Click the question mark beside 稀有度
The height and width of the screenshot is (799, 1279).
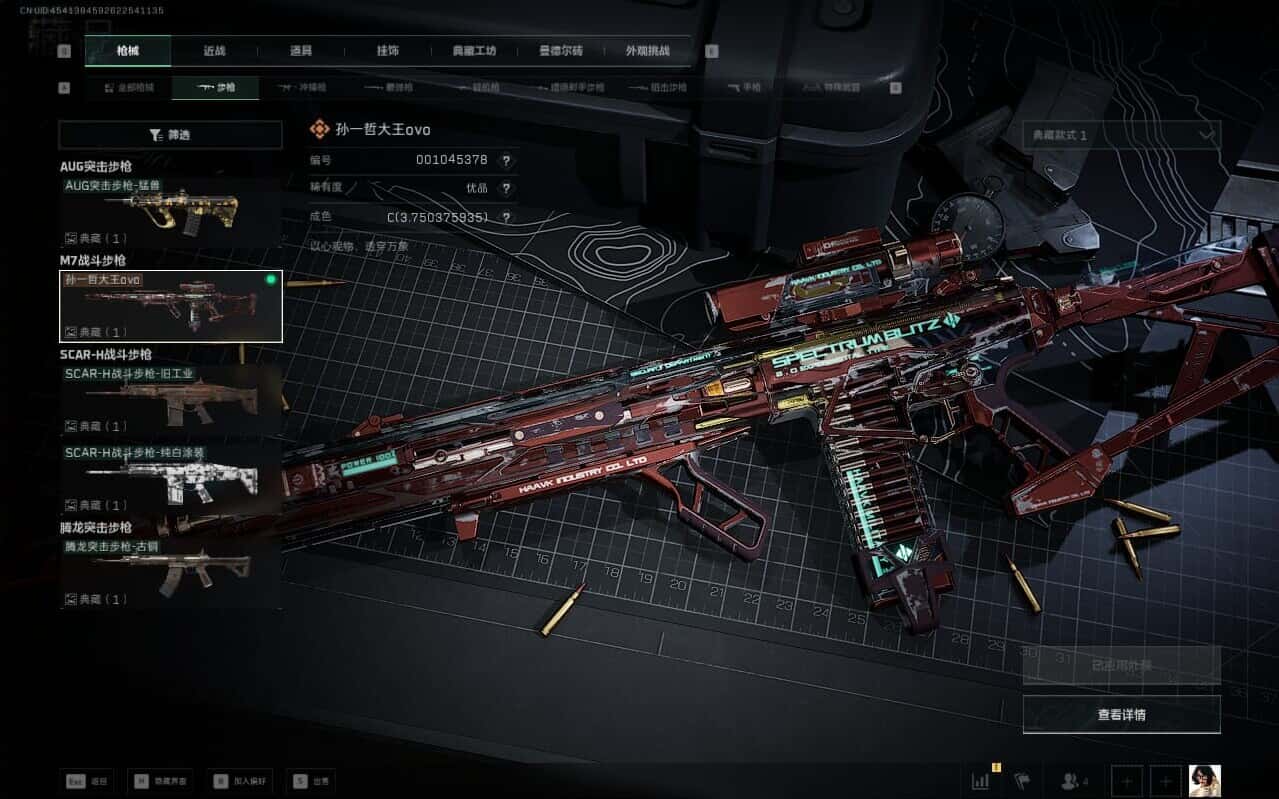[x=506, y=188]
